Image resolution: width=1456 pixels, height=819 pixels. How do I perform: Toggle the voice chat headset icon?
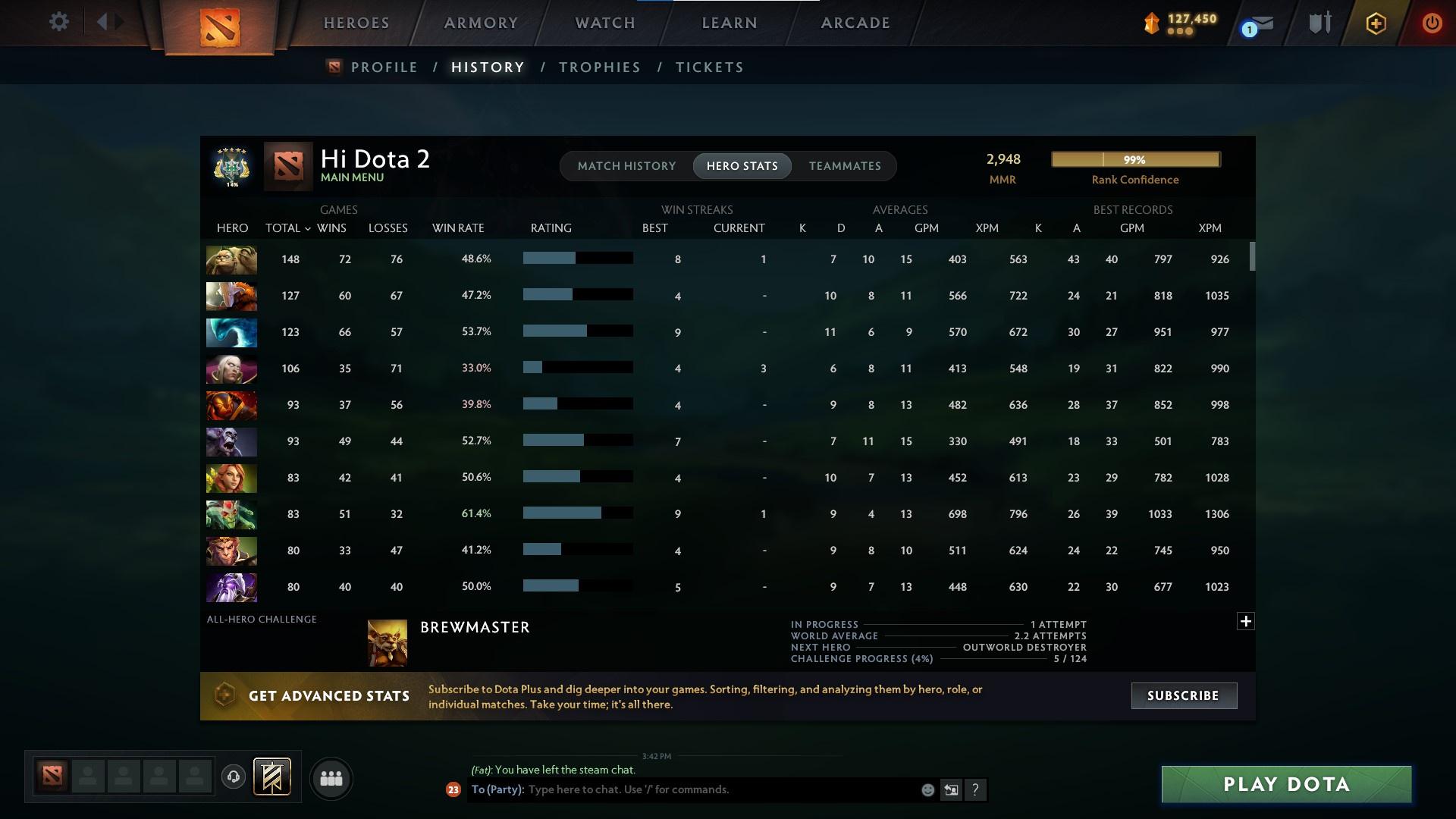point(235,778)
